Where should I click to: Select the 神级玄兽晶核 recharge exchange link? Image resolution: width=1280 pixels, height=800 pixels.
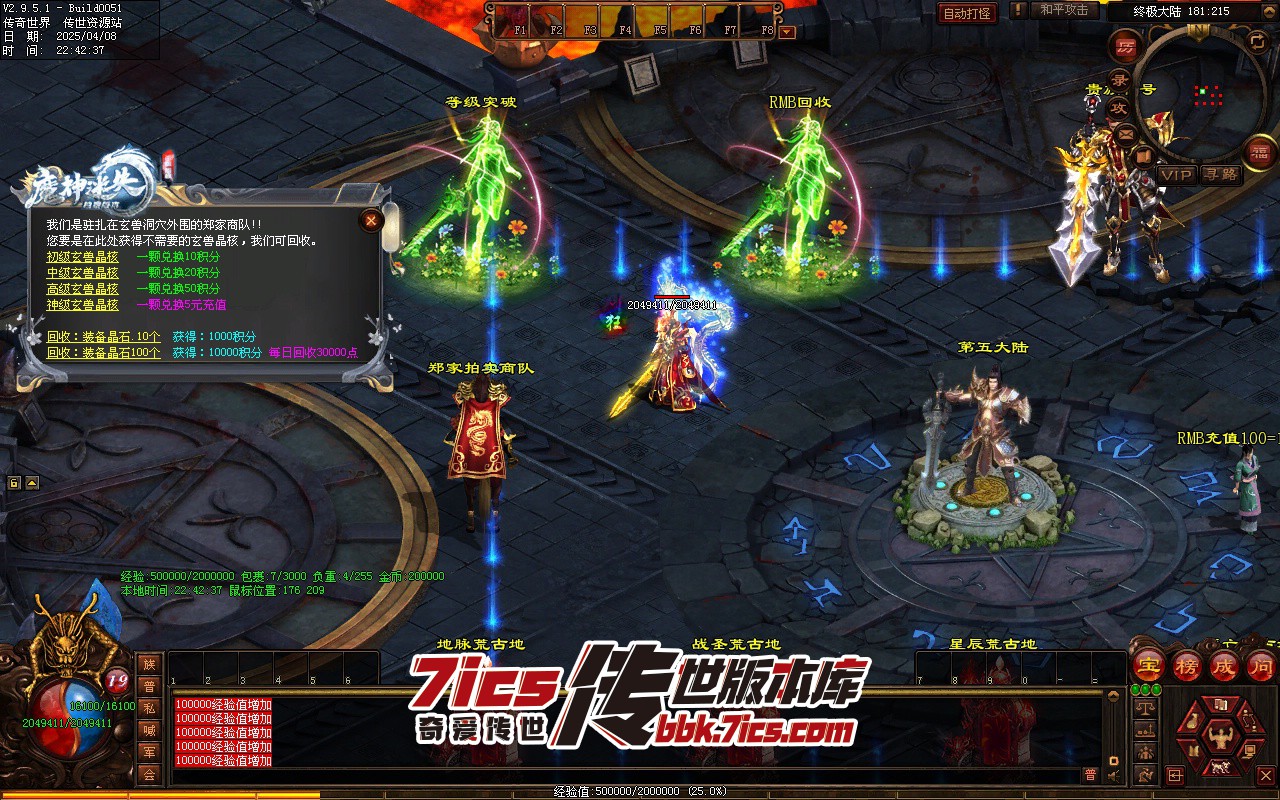point(82,305)
